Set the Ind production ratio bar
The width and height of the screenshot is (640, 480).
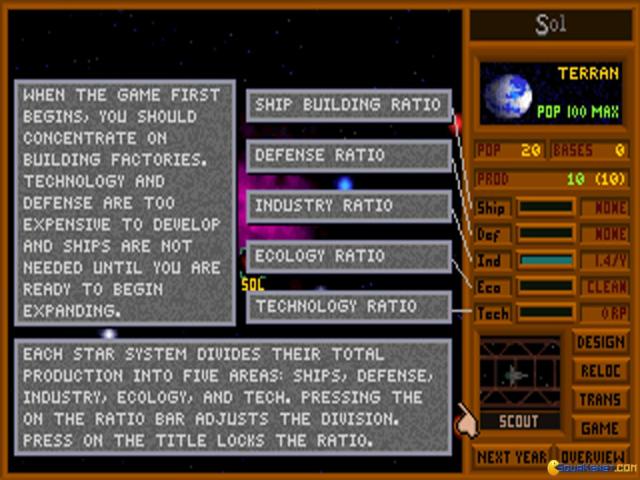point(547,261)
